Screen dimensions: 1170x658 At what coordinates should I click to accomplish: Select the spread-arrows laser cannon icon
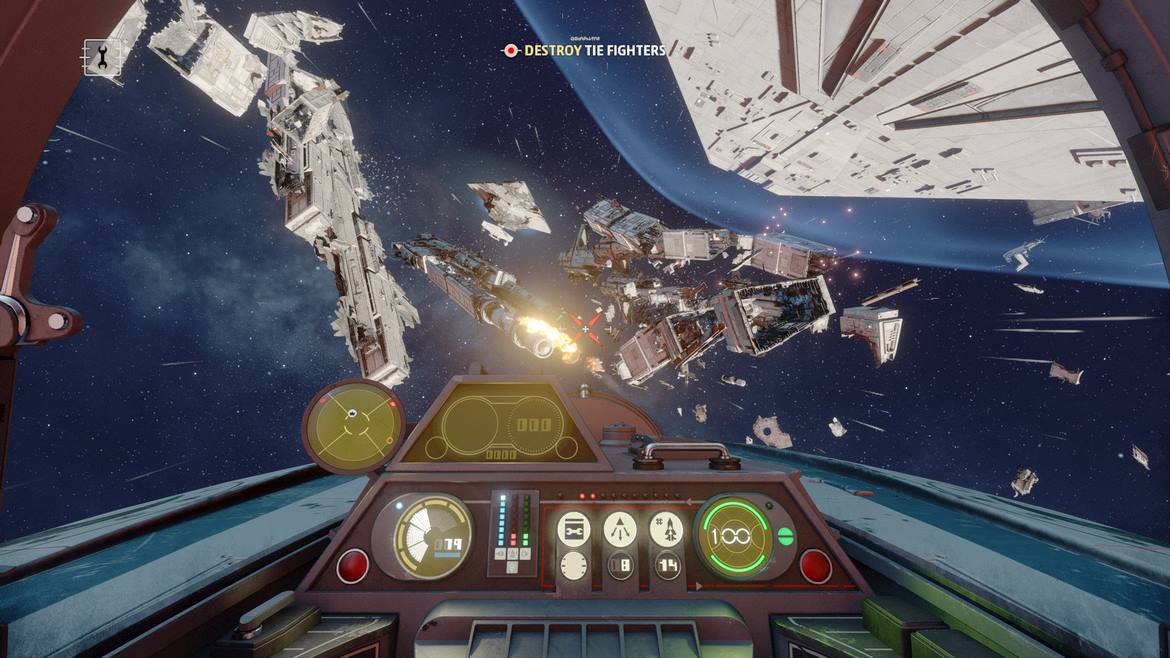click(x=619, y=529)
